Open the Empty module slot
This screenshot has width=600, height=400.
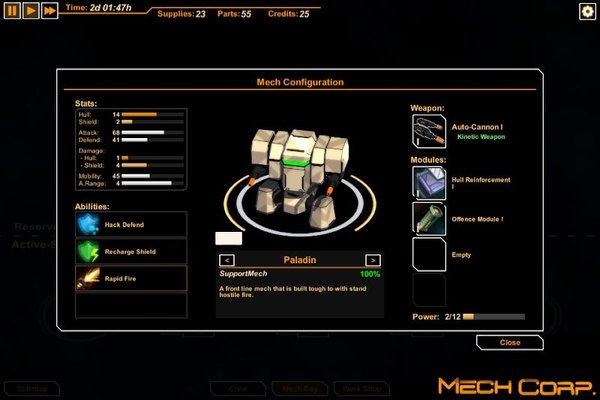[x=429, y=254]
